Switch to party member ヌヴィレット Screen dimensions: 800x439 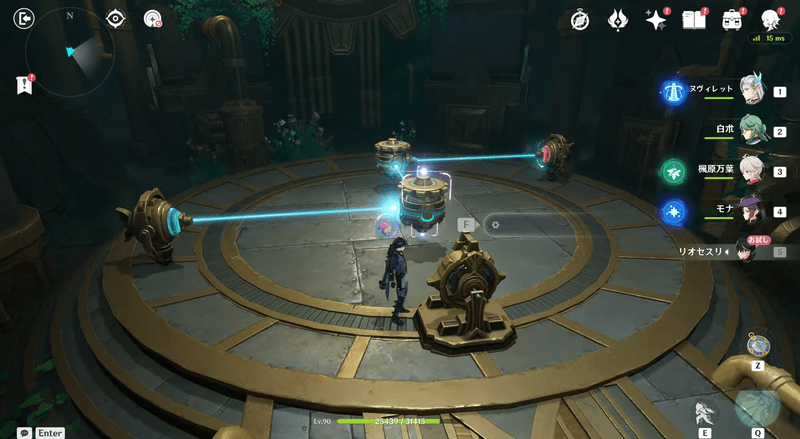751,90
